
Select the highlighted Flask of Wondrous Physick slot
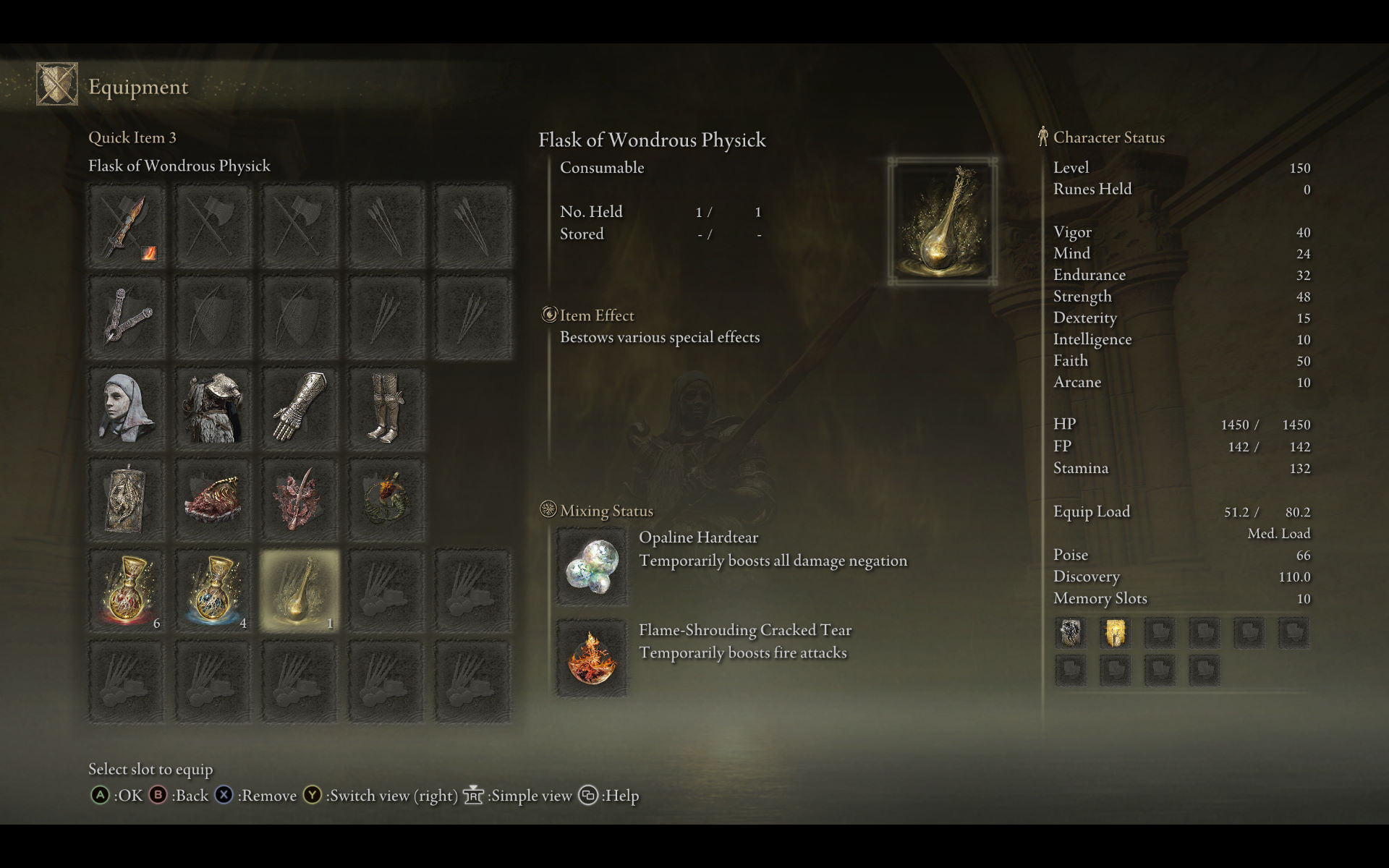[x=300, y=590]
